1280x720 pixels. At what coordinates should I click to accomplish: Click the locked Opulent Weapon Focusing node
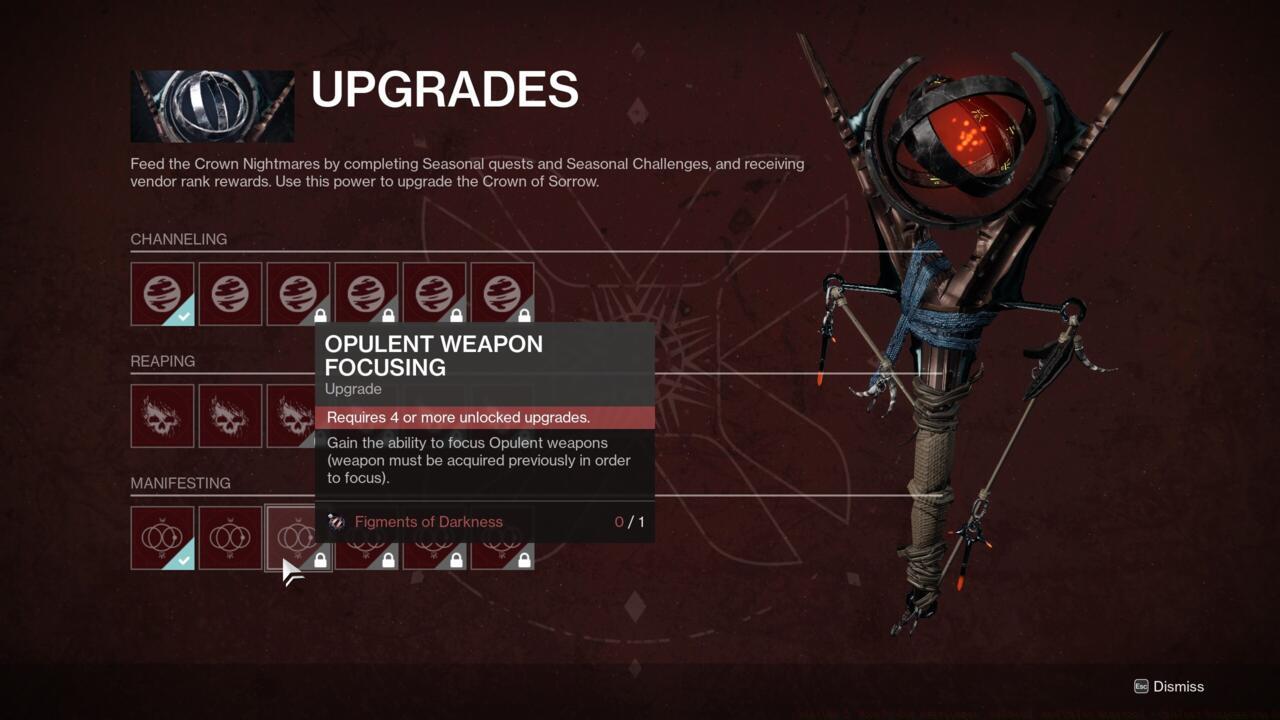tap(298, 538)
